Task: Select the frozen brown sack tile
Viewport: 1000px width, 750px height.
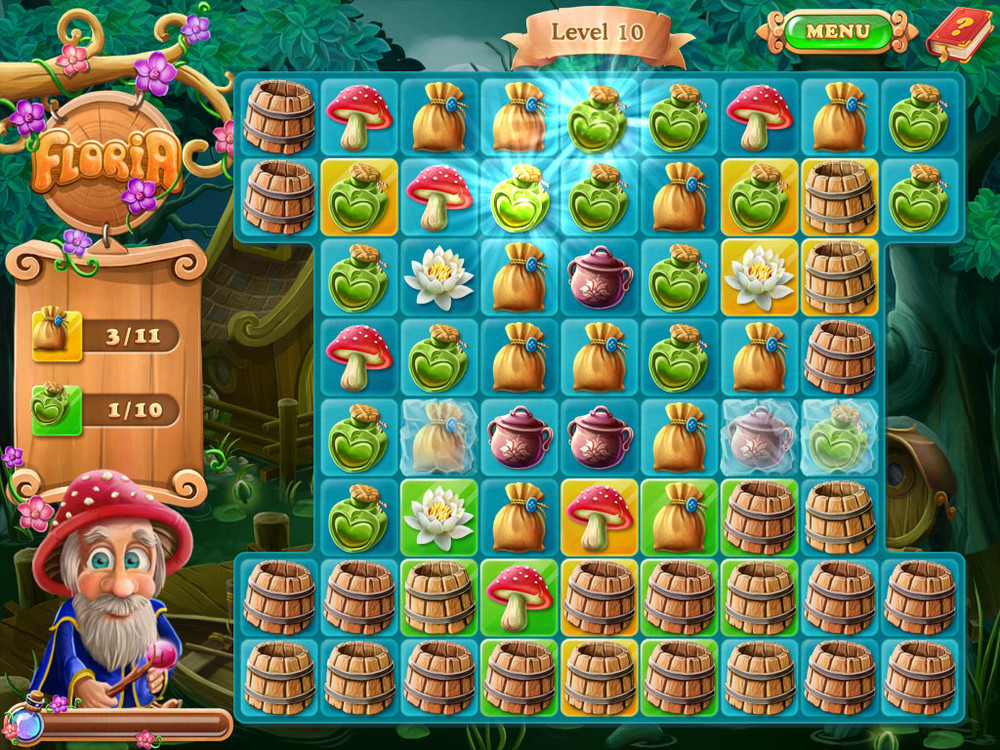Action: tap(439, 437)
